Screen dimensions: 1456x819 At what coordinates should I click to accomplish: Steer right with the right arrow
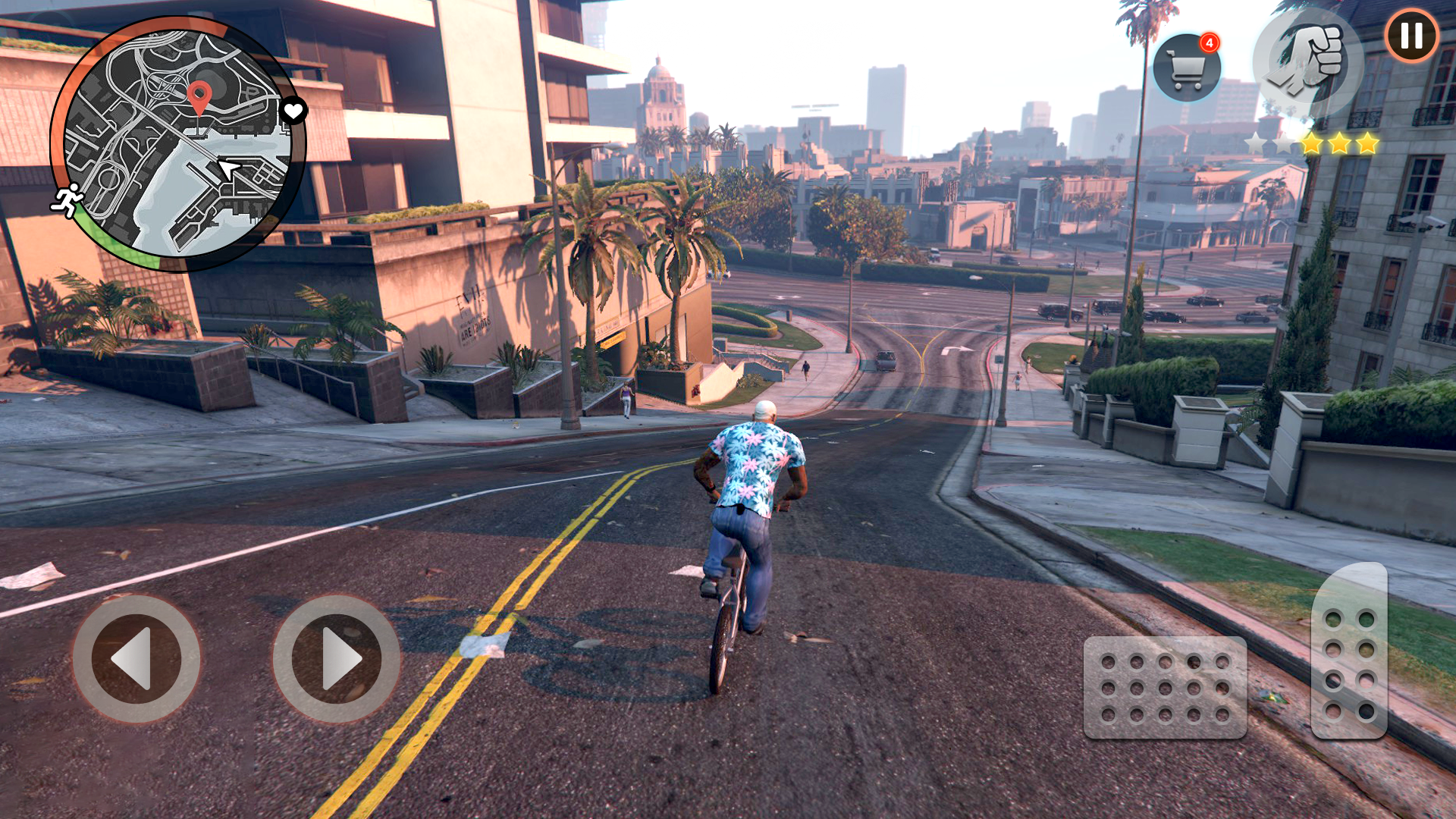(x=337, y=658)
